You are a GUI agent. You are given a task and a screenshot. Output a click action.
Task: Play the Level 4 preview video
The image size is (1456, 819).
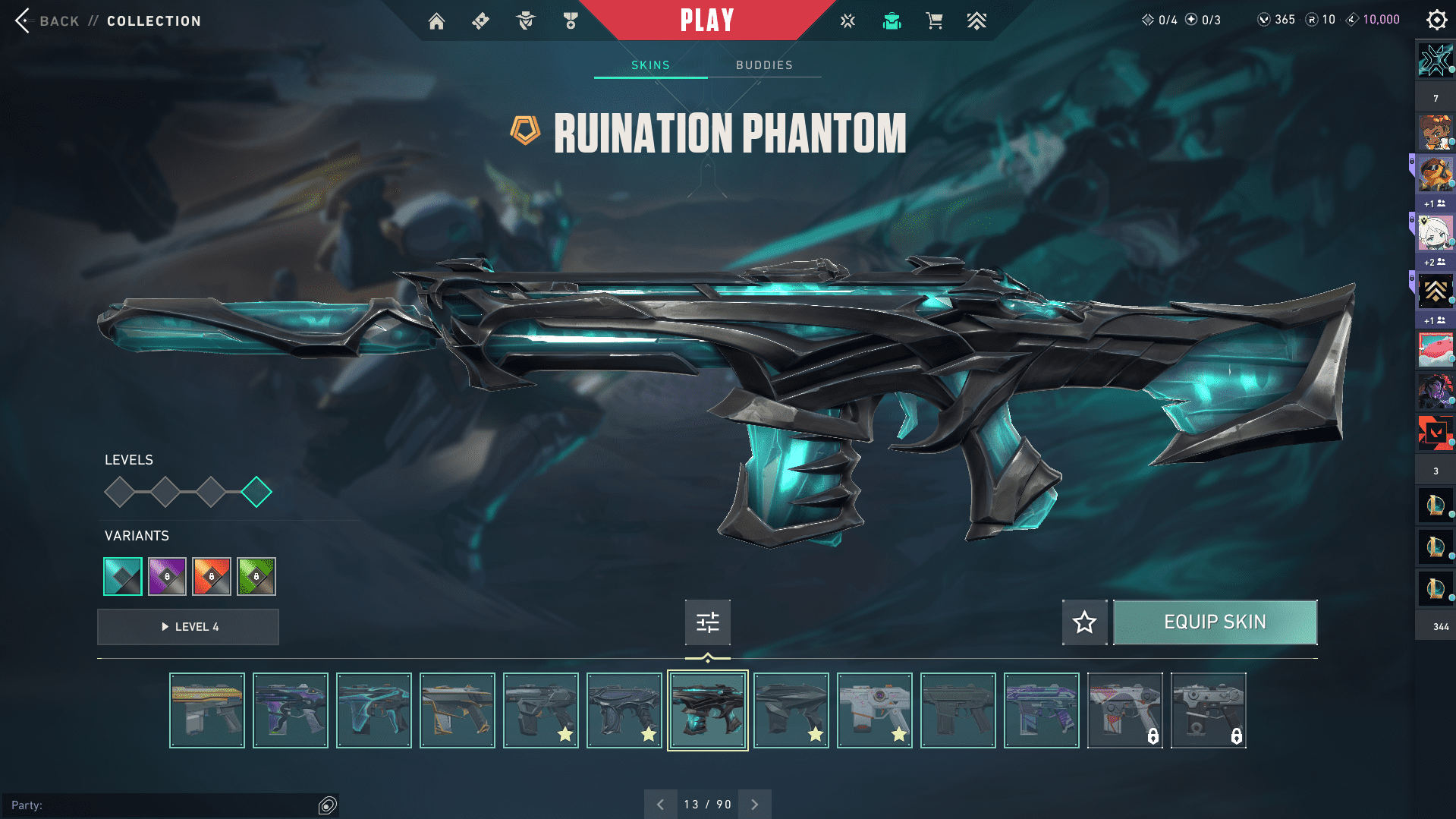click(x=188, y=627)
